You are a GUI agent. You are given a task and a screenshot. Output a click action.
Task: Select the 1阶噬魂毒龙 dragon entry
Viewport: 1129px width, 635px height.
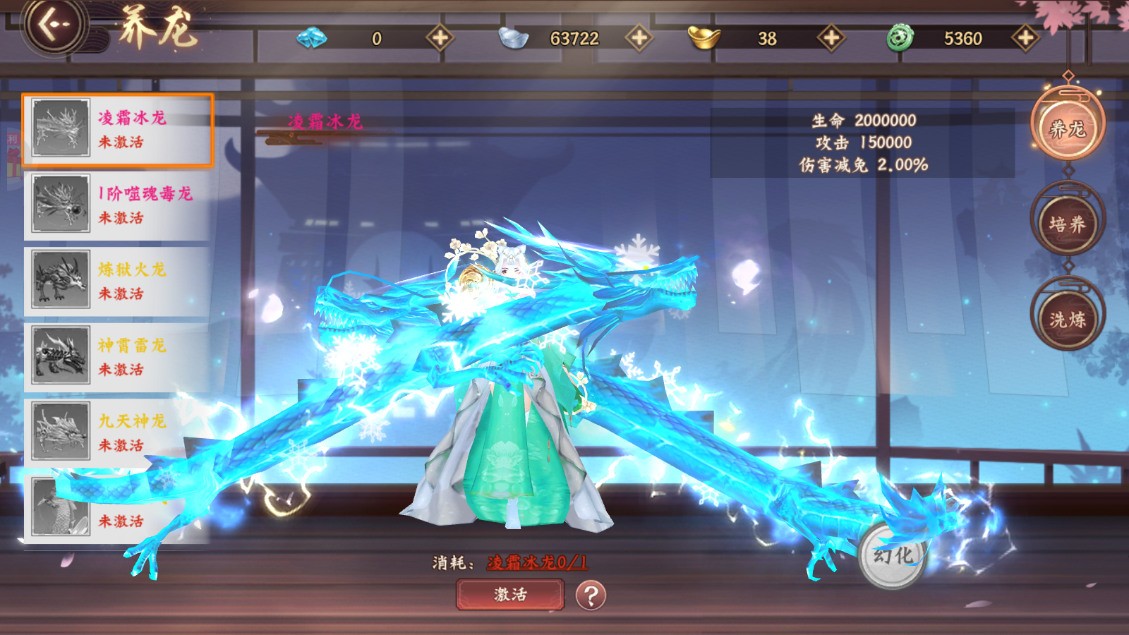[x=118, y=206]
